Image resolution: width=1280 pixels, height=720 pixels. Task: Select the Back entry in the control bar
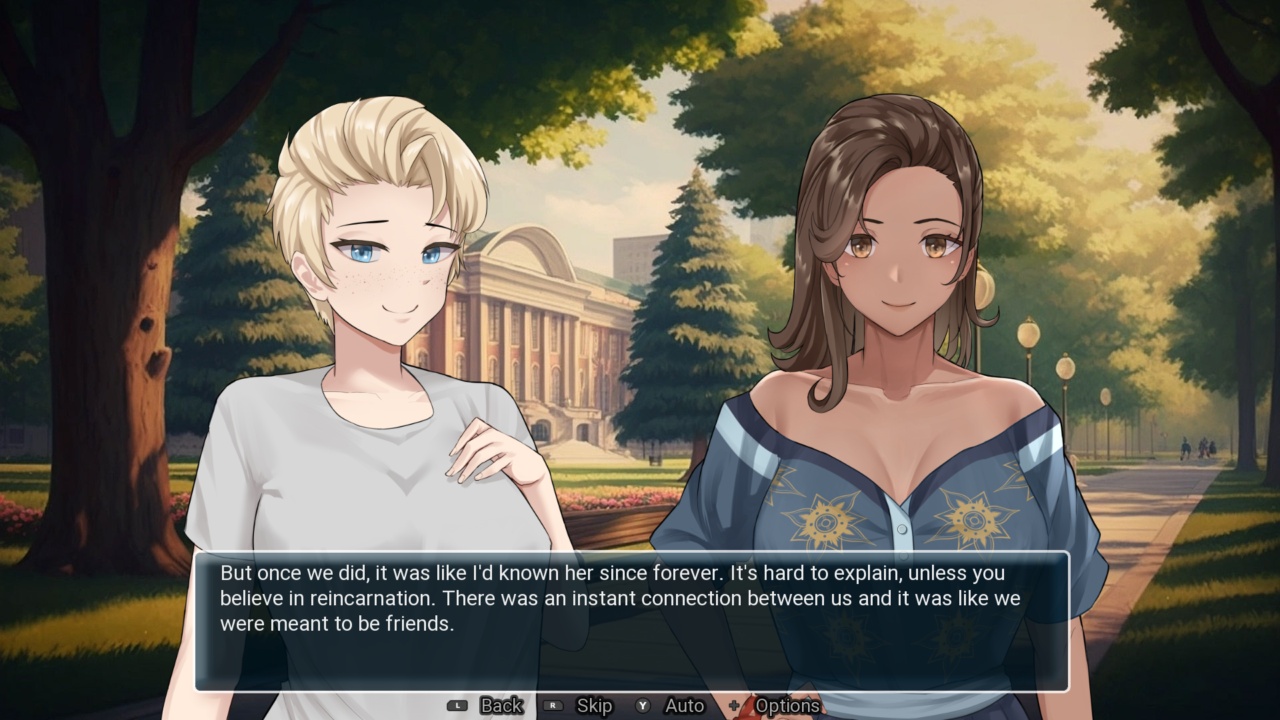[500, 705]
